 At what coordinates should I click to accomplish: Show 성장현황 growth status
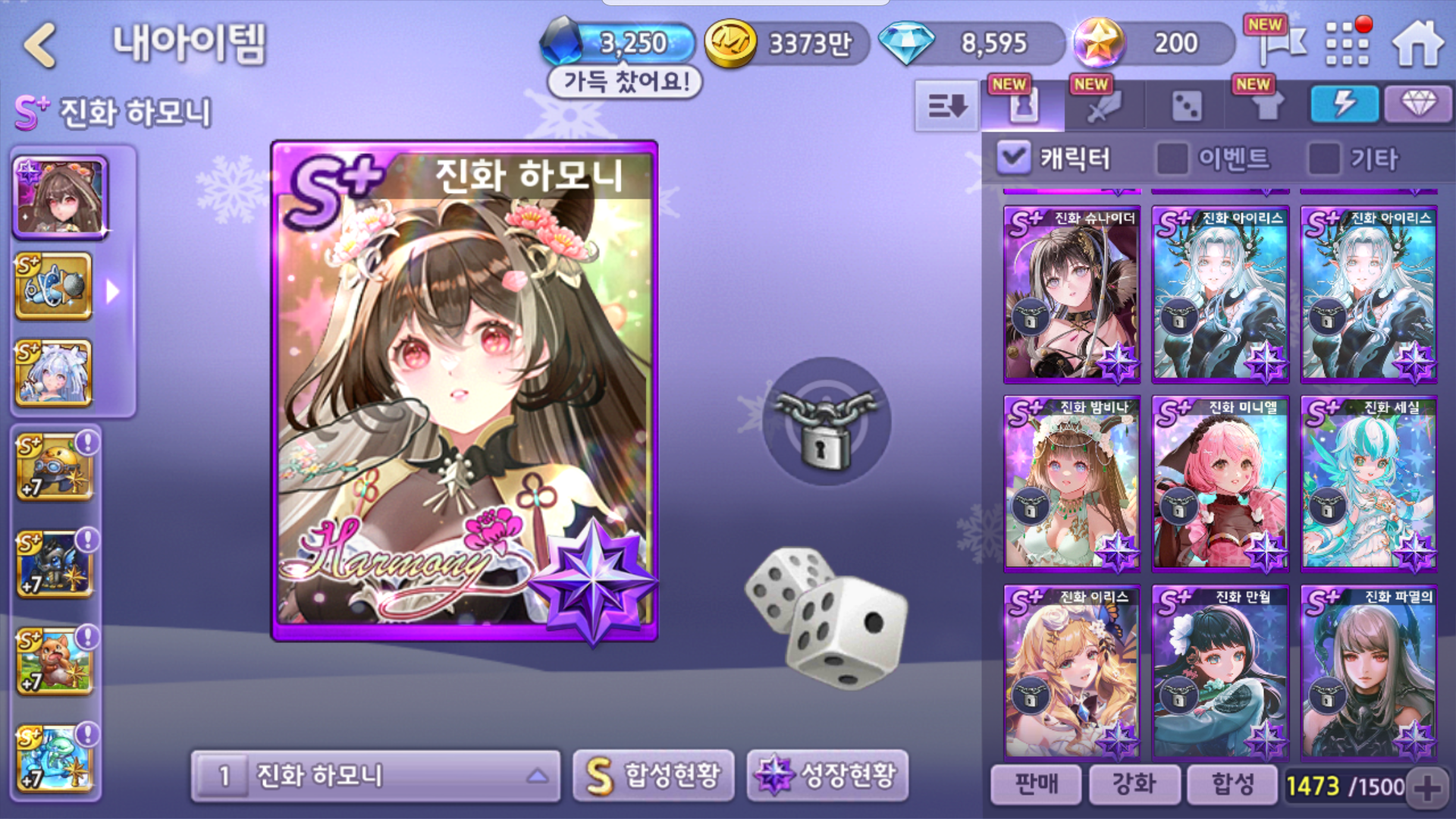pyautogui.click(x=828, y=775)
